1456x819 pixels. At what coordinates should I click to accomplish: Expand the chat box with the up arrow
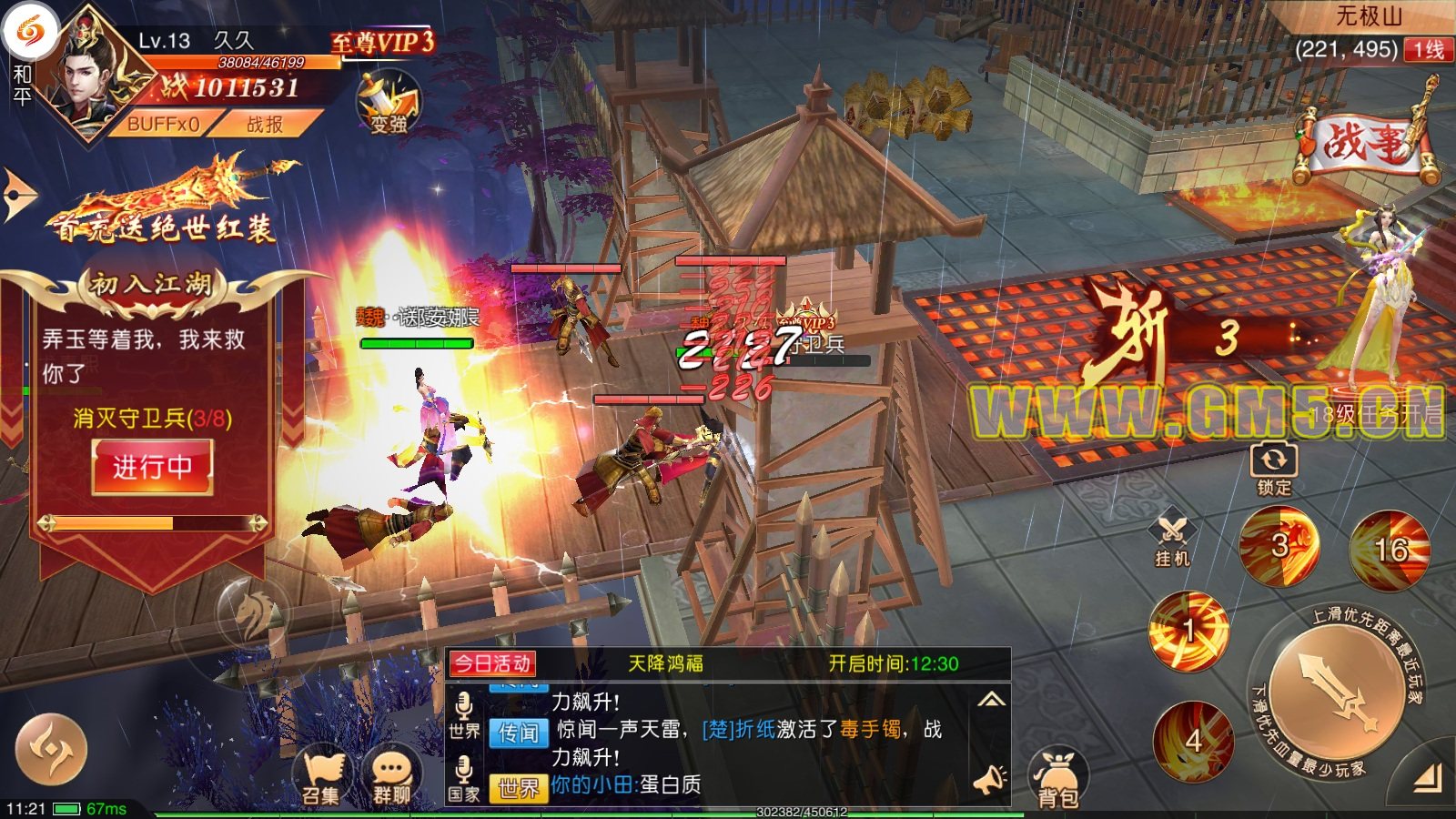[991, 700]
